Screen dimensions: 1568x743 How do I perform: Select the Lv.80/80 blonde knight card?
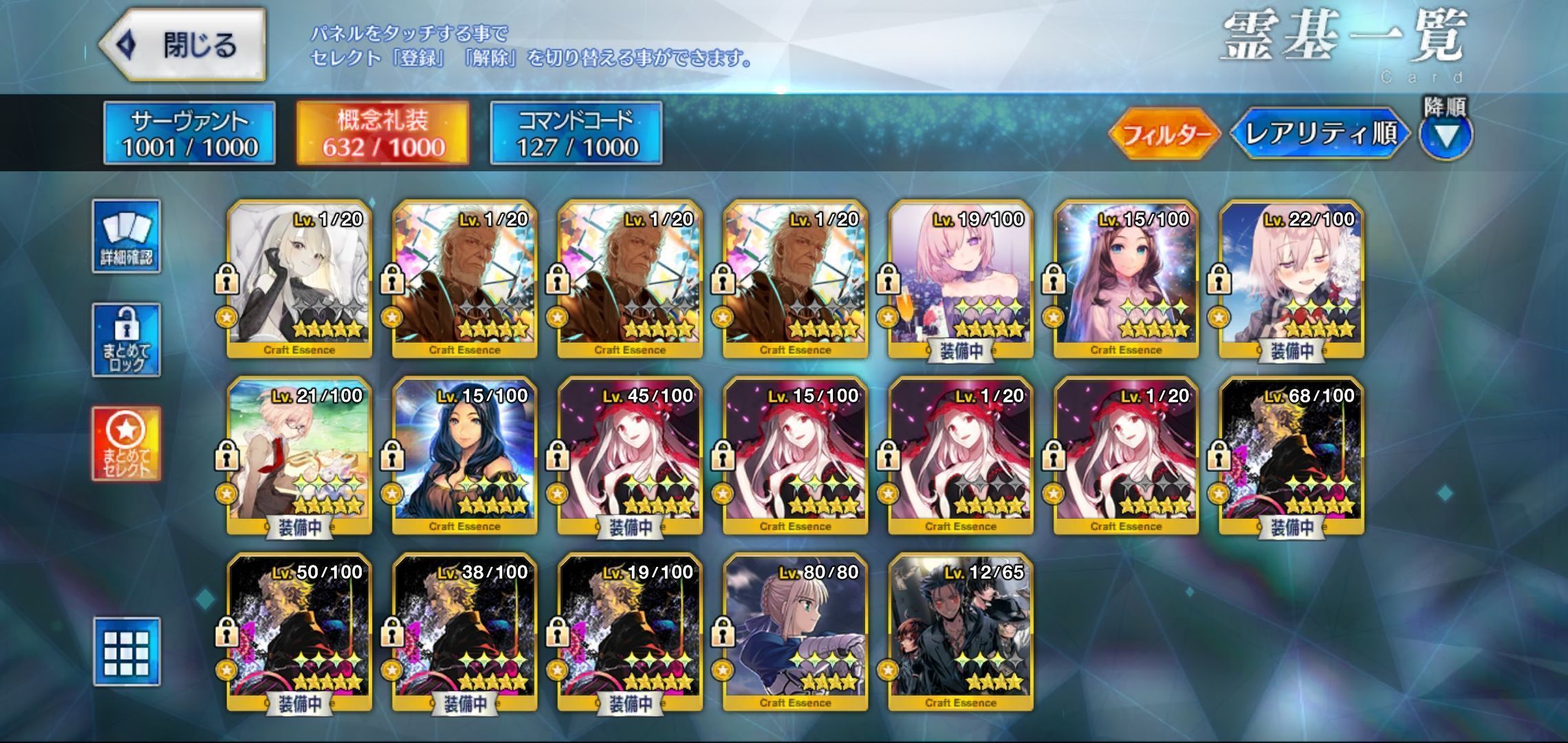[796, 632]
